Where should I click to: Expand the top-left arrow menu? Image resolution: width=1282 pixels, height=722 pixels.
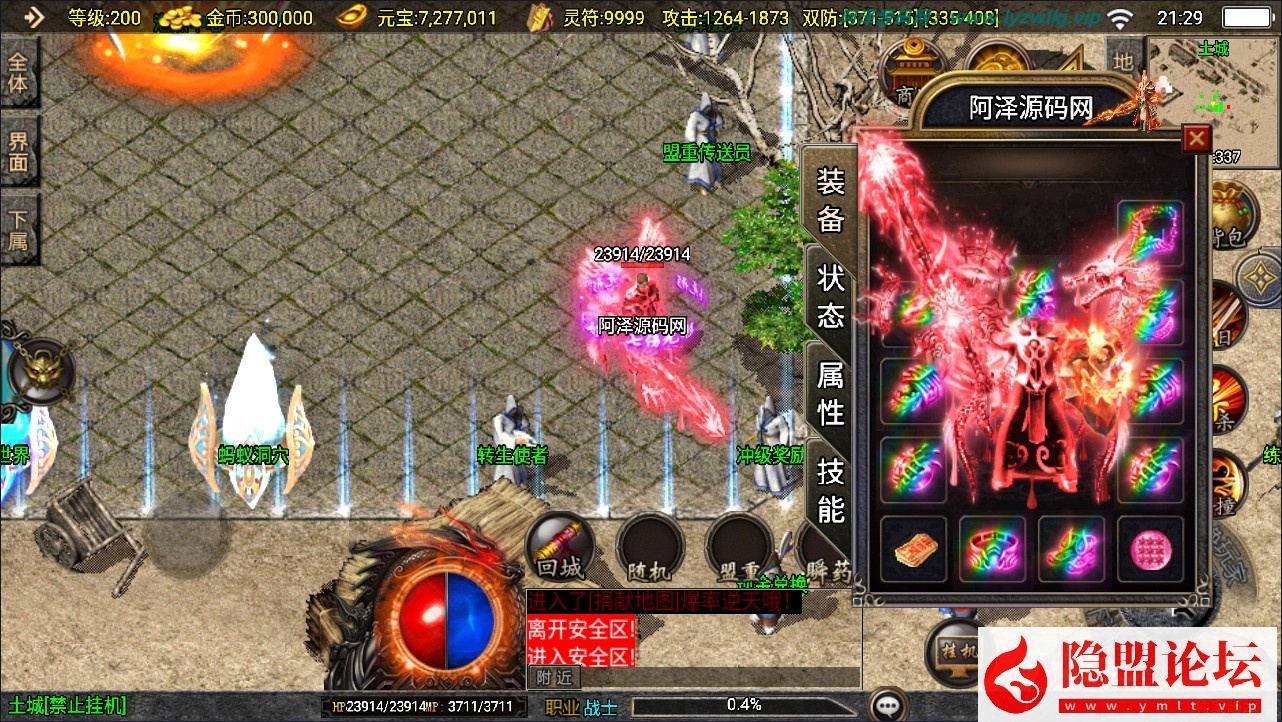[x=33, y=17]
